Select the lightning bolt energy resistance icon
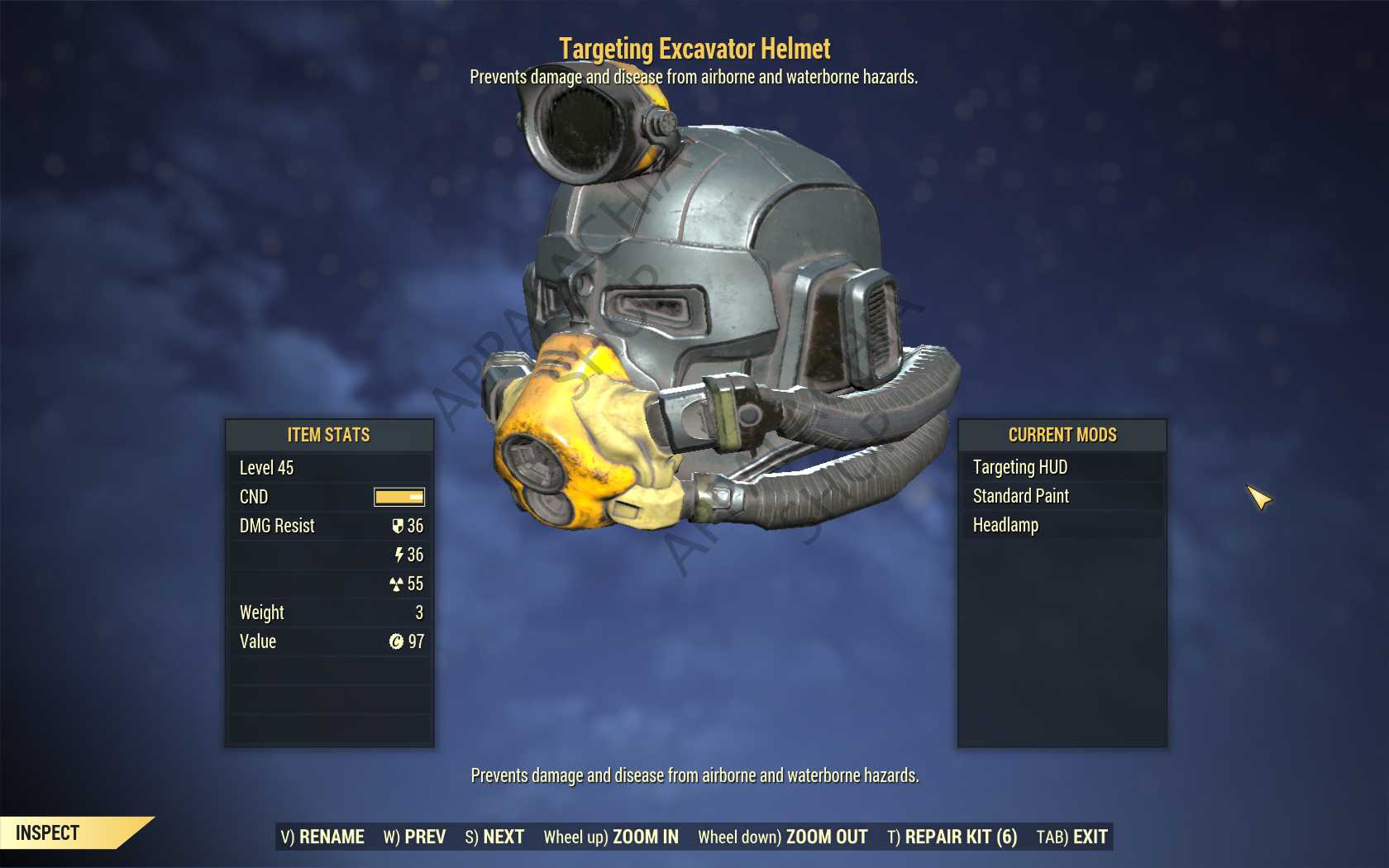1389x868 pixels. click(x=401, y=555)
